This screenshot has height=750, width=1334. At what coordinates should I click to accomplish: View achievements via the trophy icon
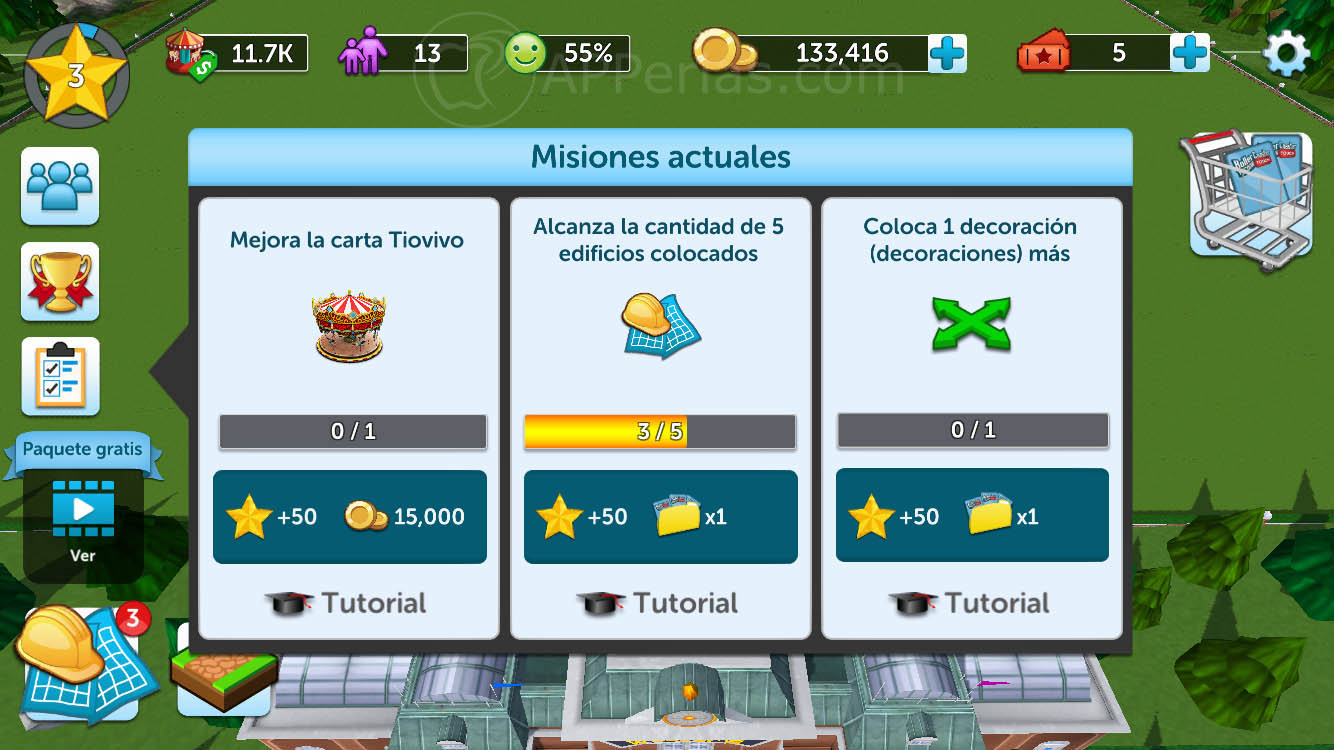tap(59, 282)
